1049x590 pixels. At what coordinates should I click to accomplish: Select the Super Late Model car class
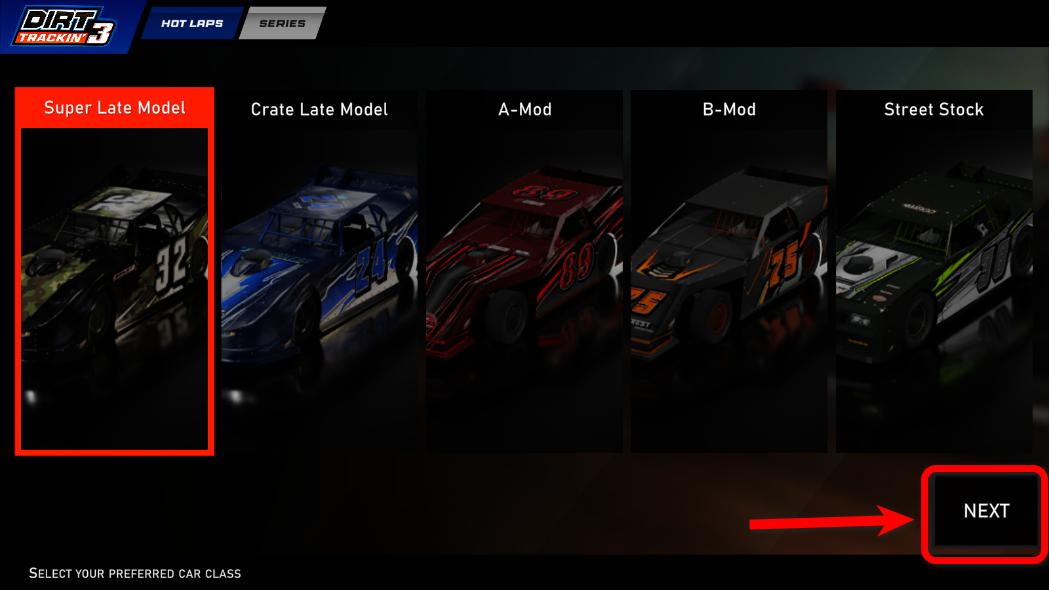[x=114, y=270]
